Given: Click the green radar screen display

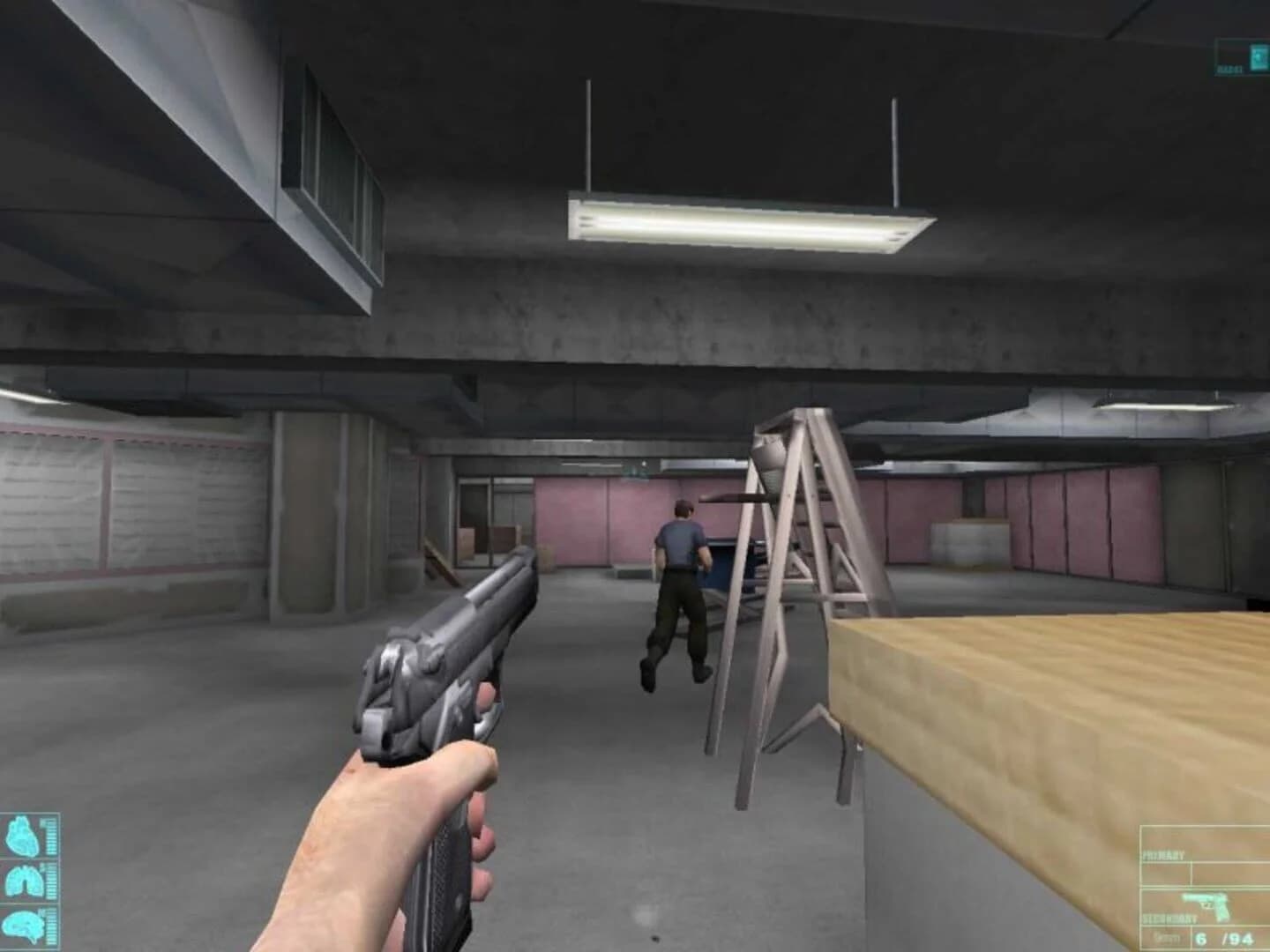Looking at the screenshot, I should (x=1259, y=57).
